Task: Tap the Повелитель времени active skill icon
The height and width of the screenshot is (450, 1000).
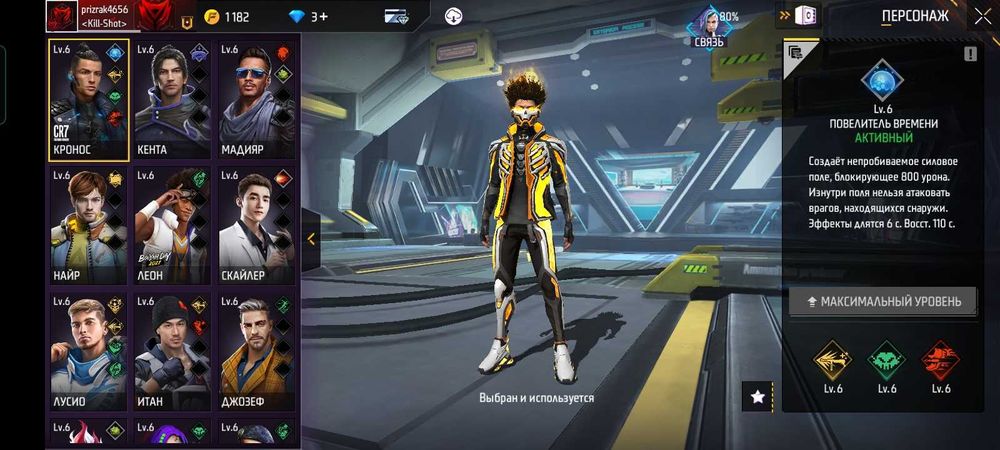Action: 882,80
